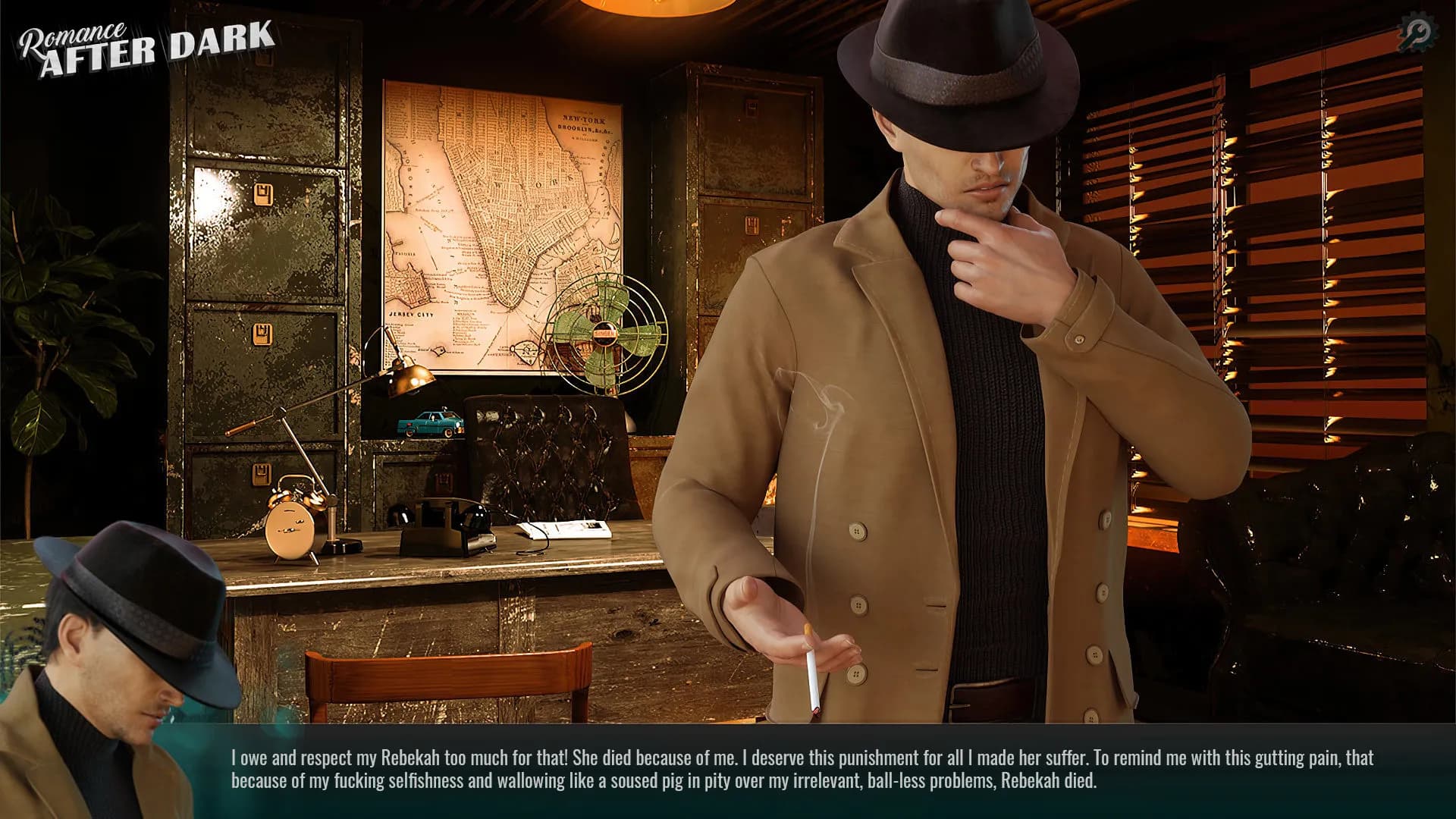Click the detective's portrait thumbnail

tap(118, 667)
